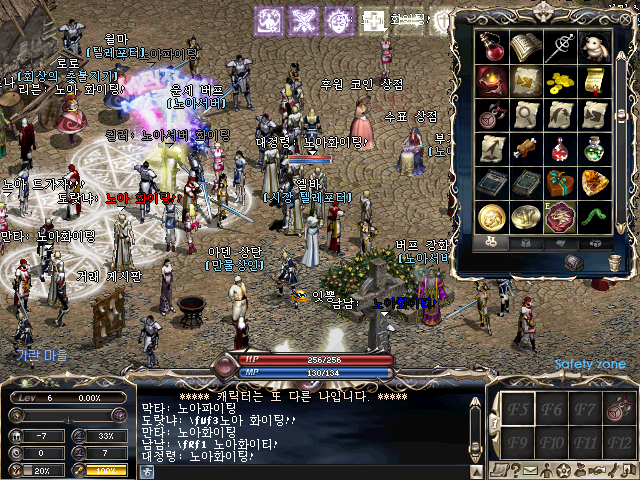Open the help question mark menu
640x480 pixels.
[x=514, y=469]
